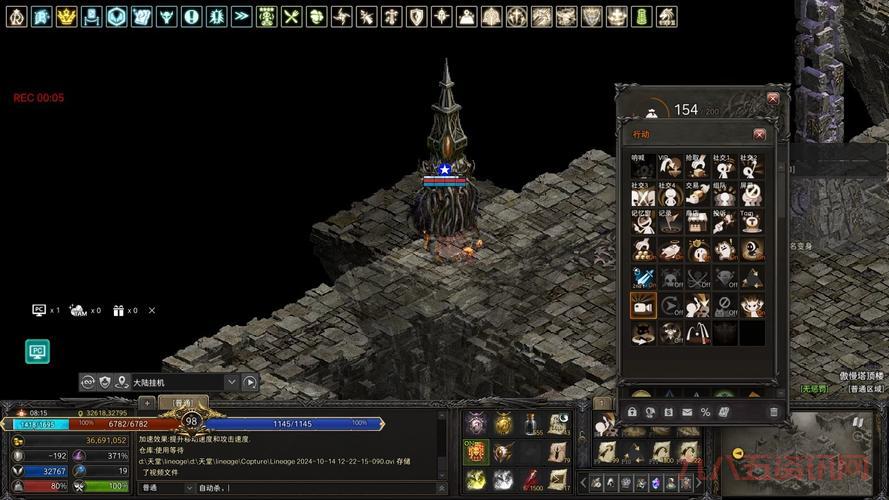The image size is (889, 500).
Task: Select the highlighted video camera recording action
Action: (642, 305)
